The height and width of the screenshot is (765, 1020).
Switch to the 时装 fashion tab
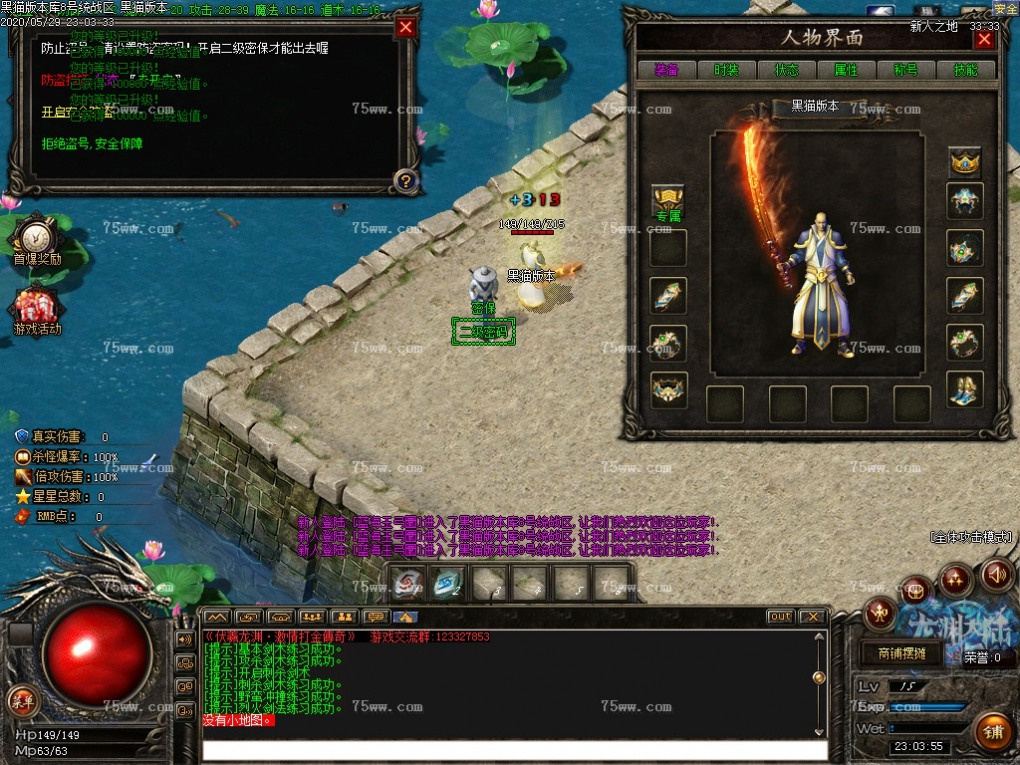pyautogui.click(x=727, y=70)
